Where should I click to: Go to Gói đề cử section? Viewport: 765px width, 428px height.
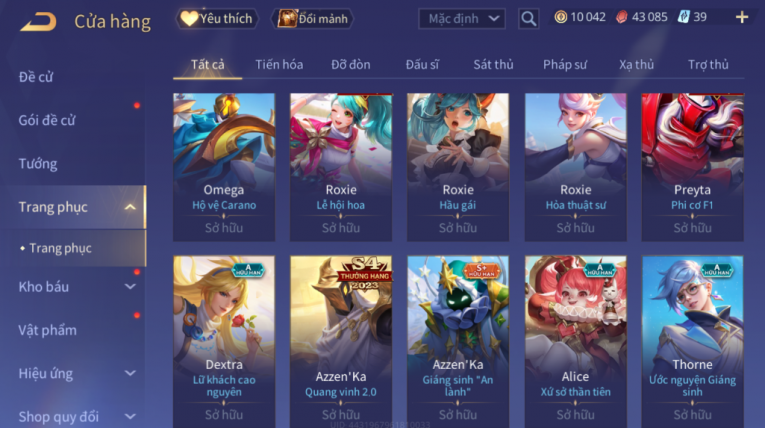(47, 120)
